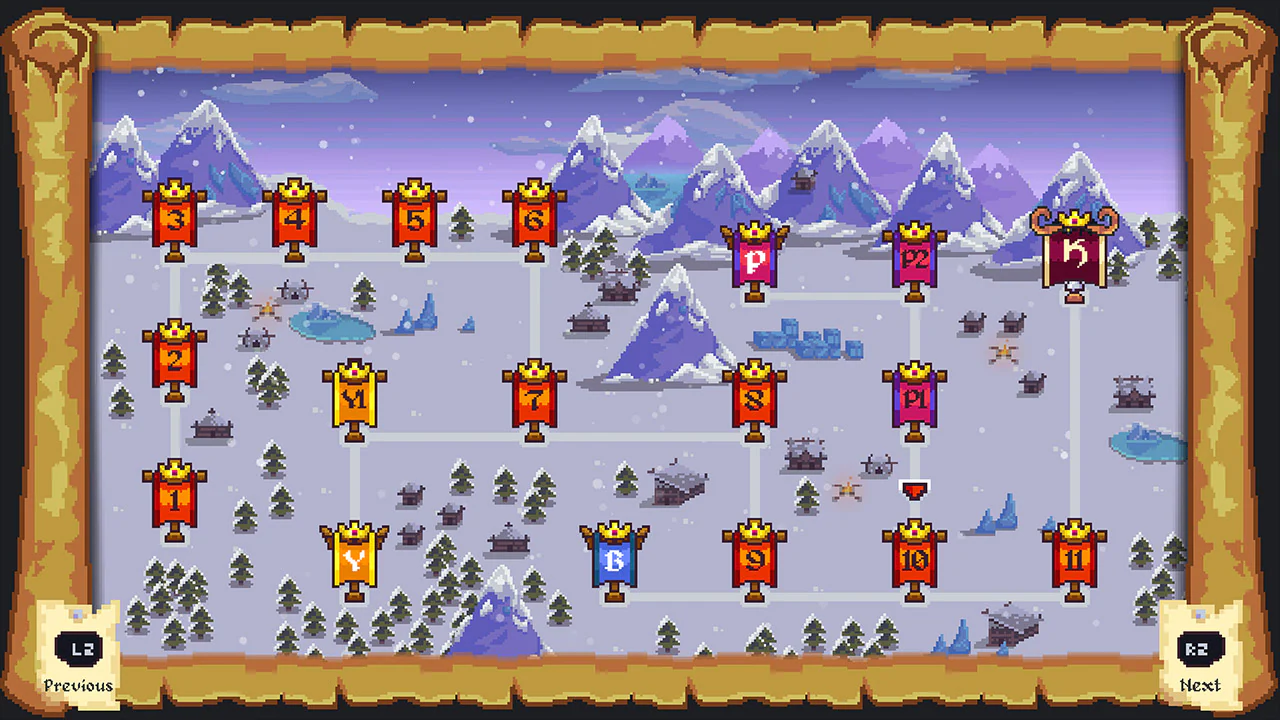Open the Y winged yellow banner level
Image resolution: width=1280 pixels, height=720 pixels.
355,560
